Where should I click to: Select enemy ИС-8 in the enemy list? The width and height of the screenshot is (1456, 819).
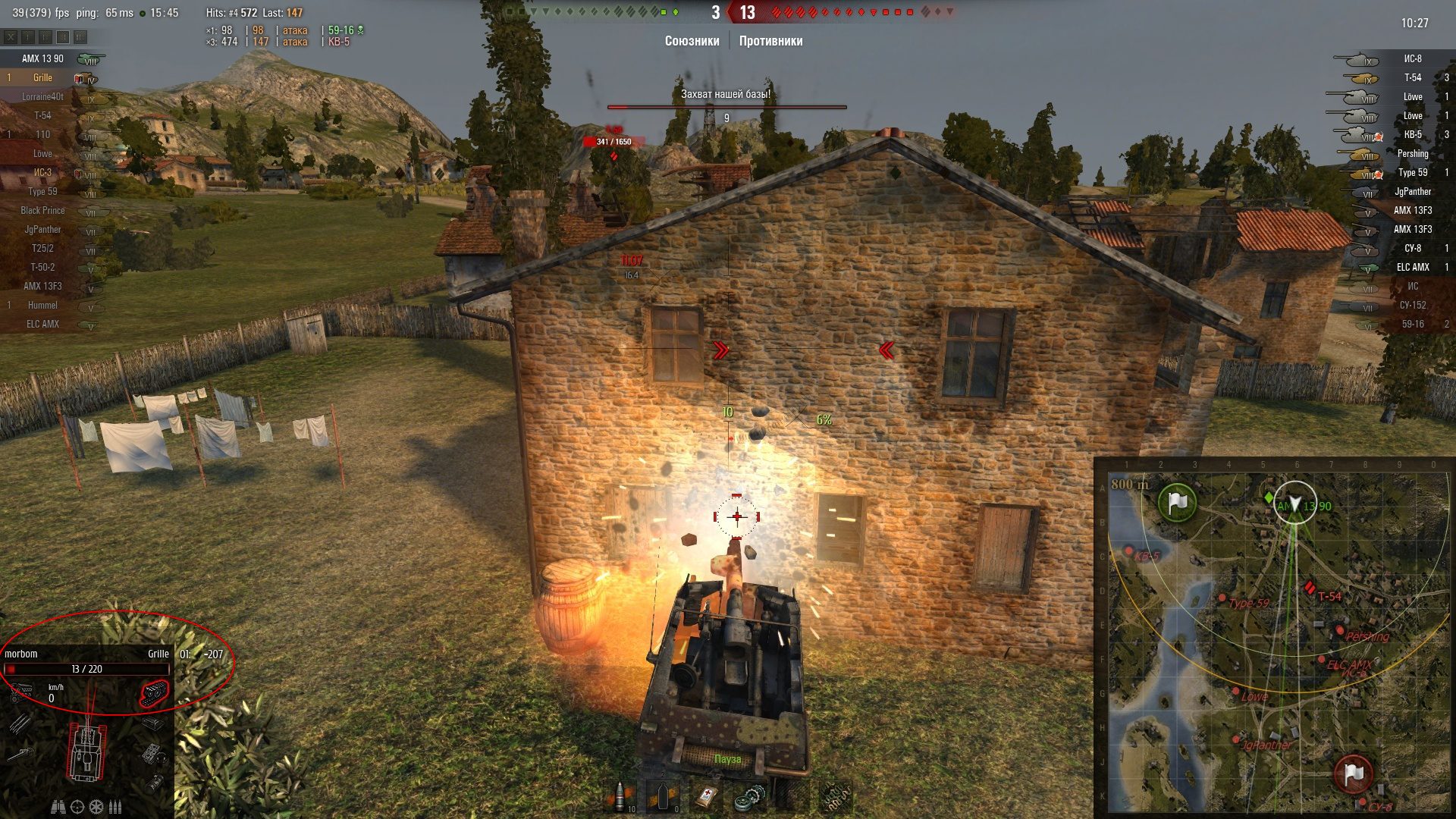1412,59
